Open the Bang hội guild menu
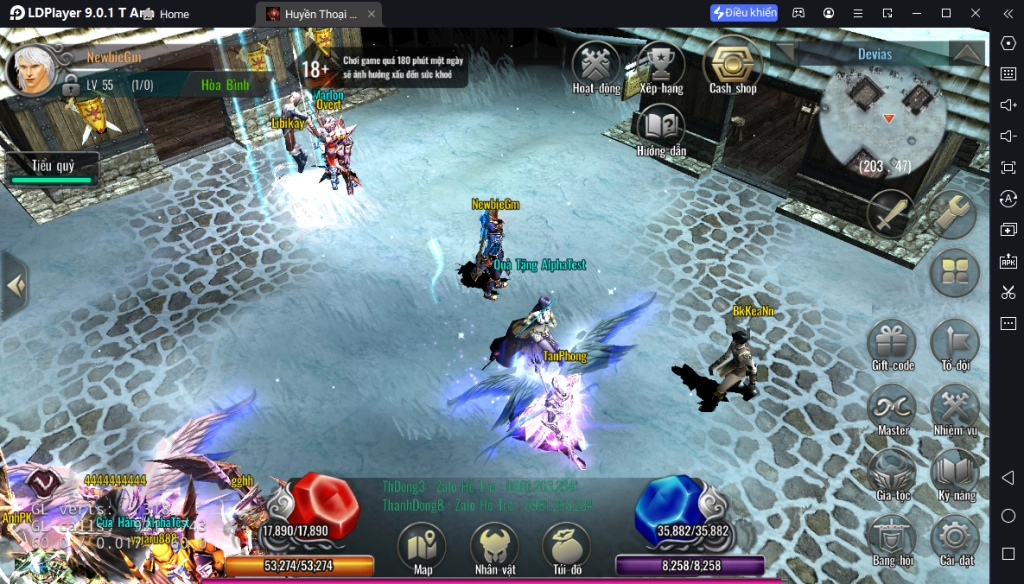The image size is (1024, 584). click(x=892, y=538)
